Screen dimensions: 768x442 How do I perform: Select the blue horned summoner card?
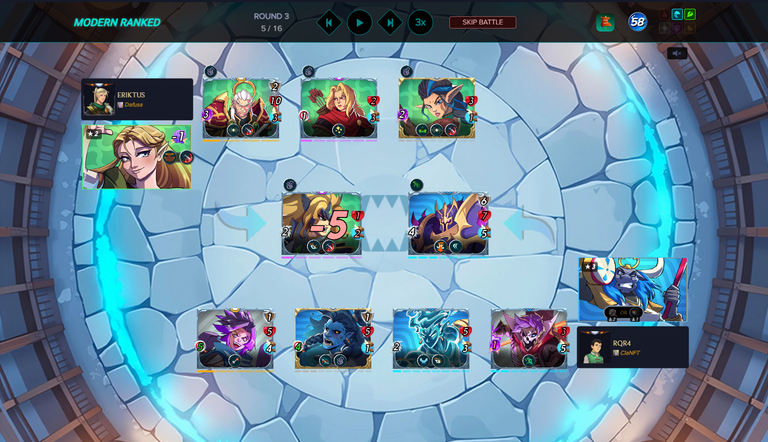coord(632,289)
